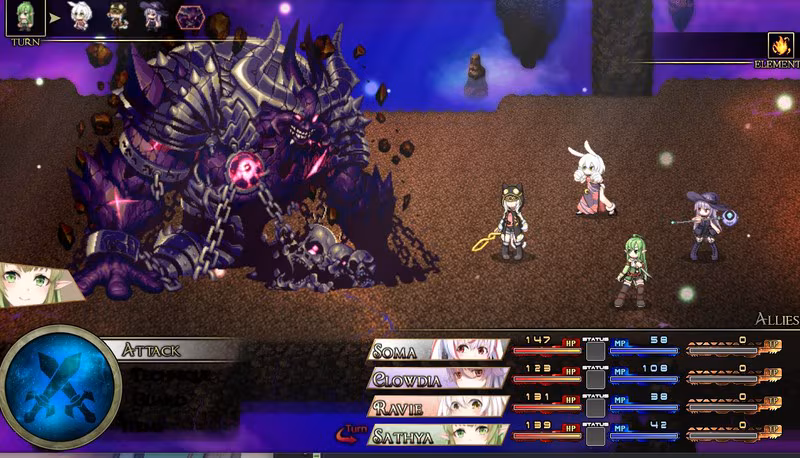The height and width of the screenshot is (458, 800).
Task: Click the hexagonal boss icon in turn order
Action: coord(190,16)
